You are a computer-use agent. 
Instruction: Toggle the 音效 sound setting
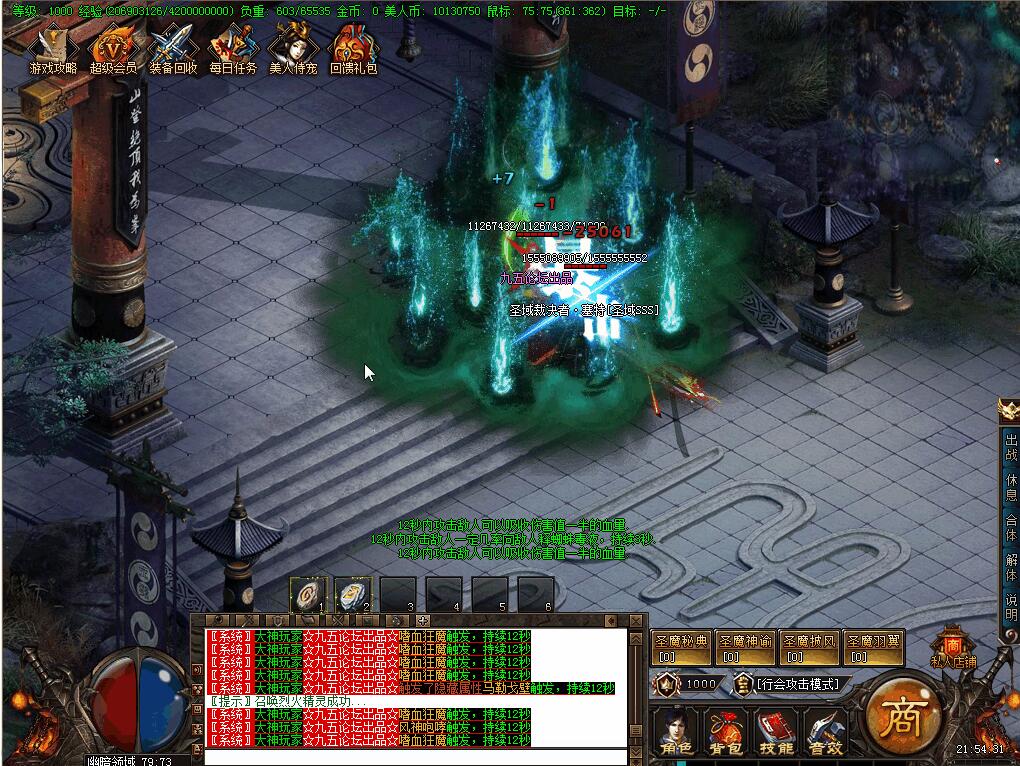click(825, 733)
